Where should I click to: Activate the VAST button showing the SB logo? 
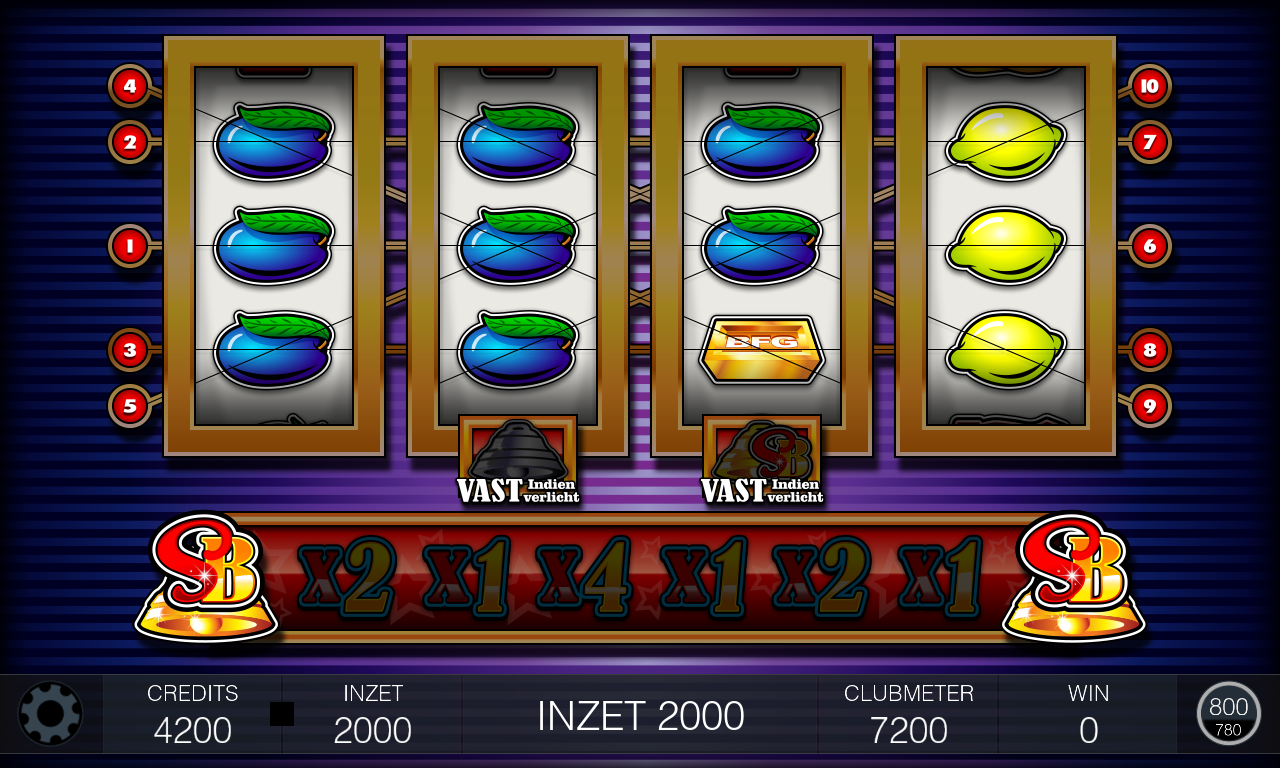(x=762, y=460)
